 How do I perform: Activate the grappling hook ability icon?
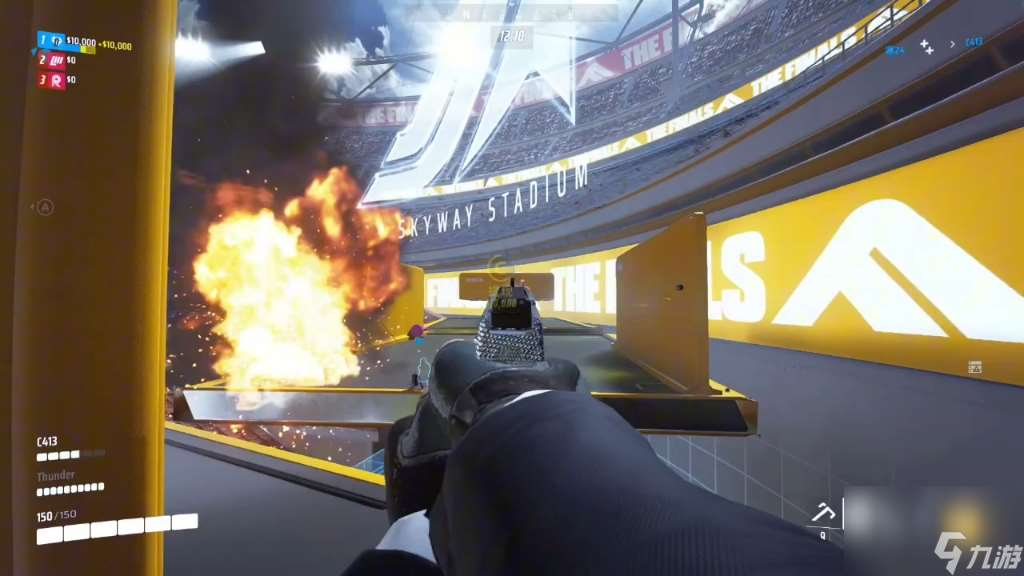826,513
